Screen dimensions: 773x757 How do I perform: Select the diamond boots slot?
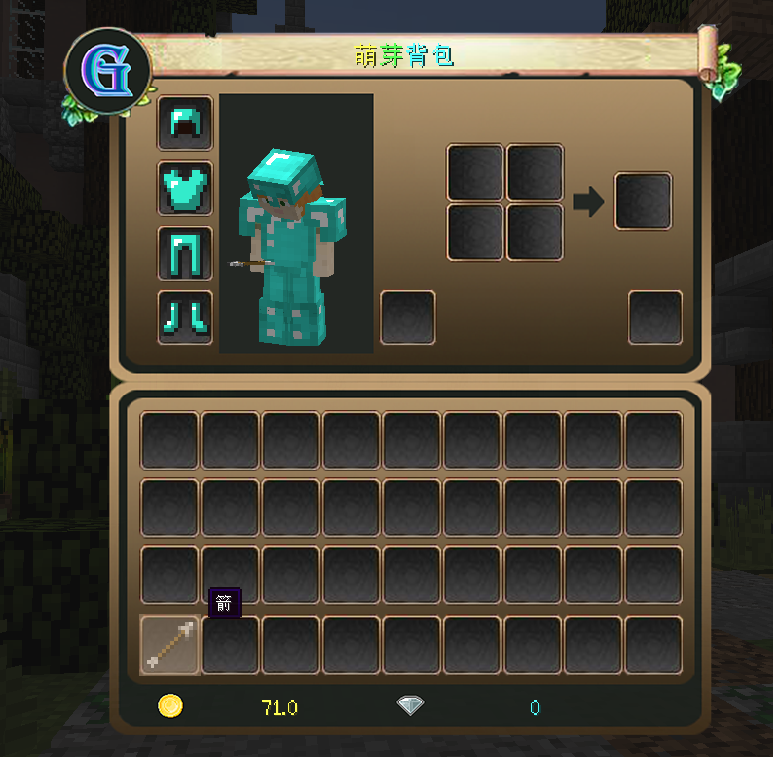[185, 317]
